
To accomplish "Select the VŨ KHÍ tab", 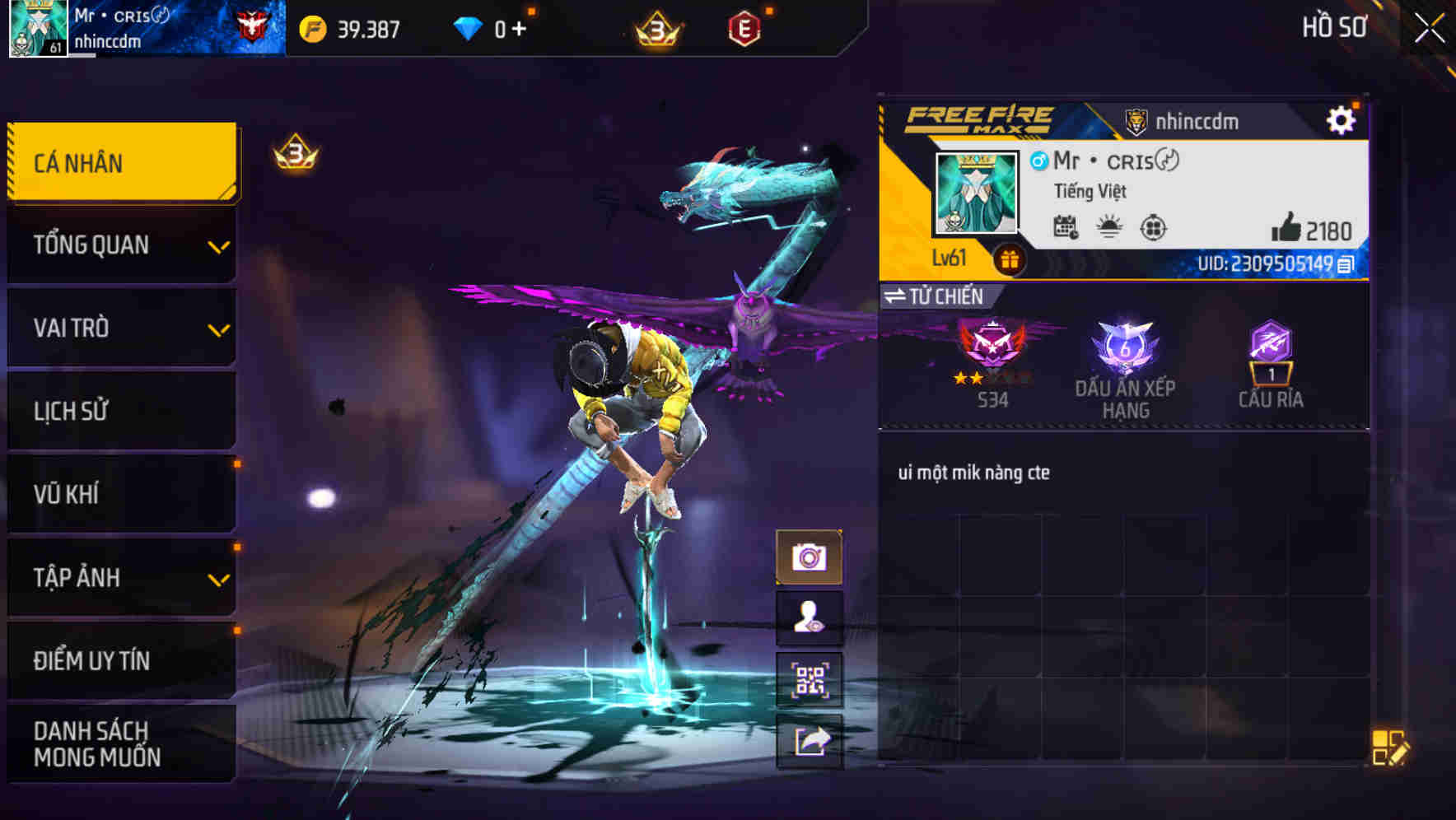I will tap(121, 494).
